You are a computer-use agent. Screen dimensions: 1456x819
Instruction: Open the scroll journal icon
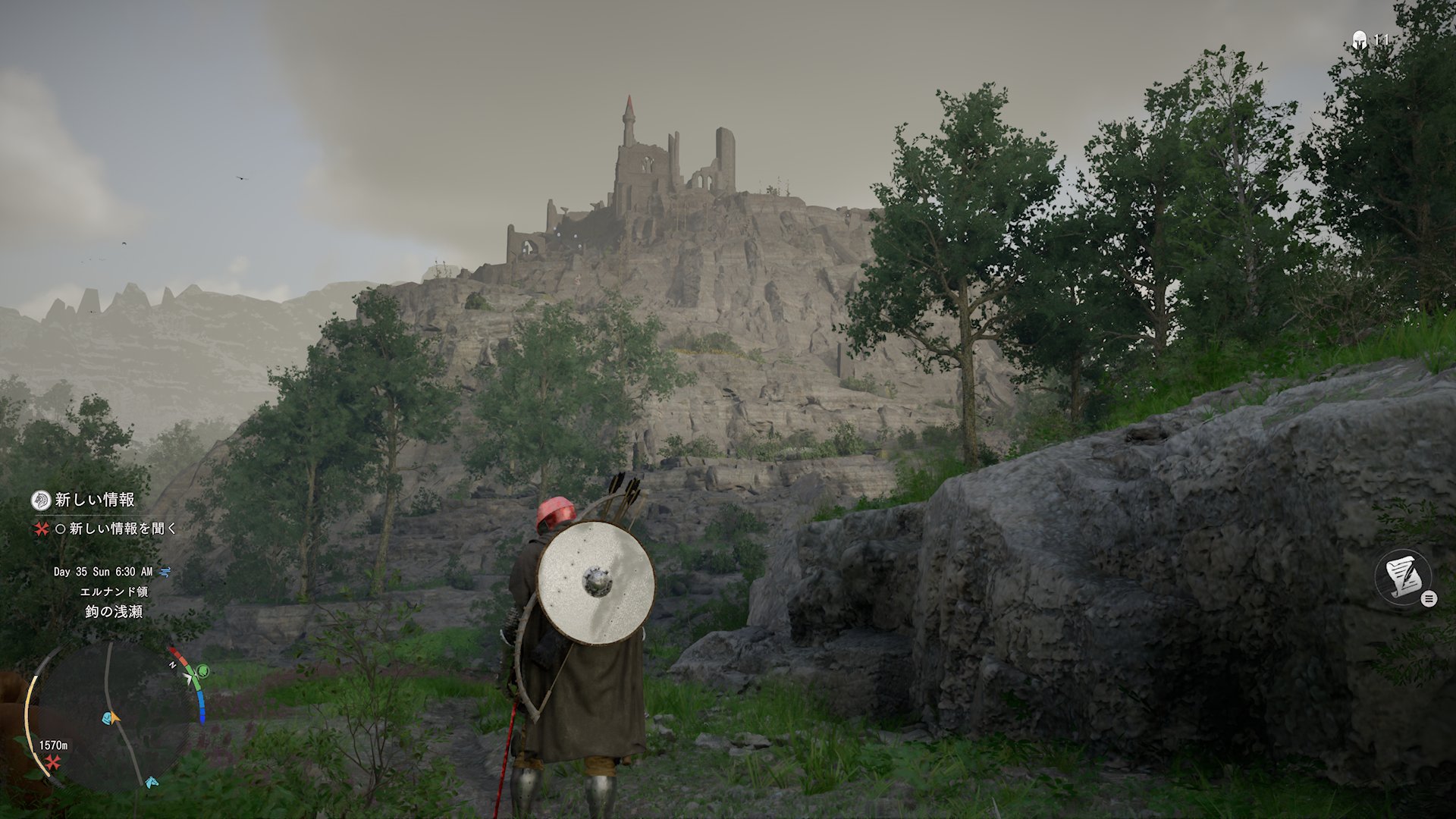pos(1404,578)
